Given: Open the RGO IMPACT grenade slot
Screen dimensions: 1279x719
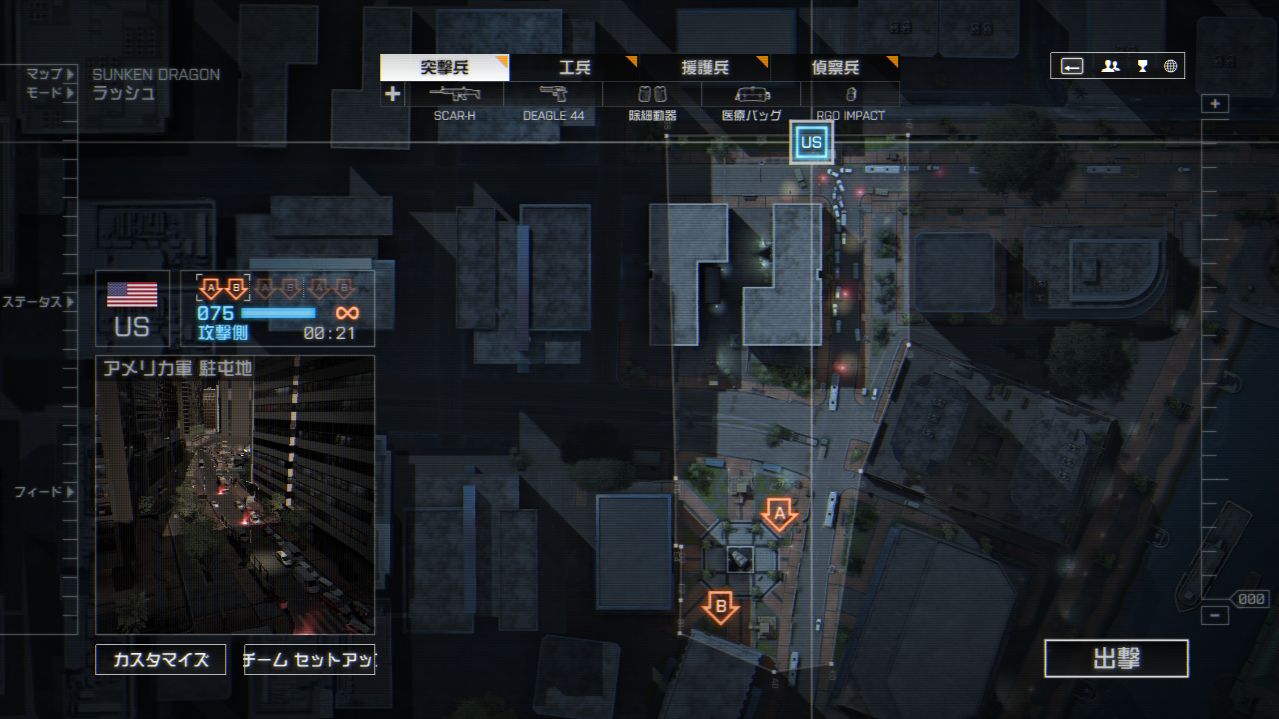Looking at the screenshot, I should click(x=850, y=95).
